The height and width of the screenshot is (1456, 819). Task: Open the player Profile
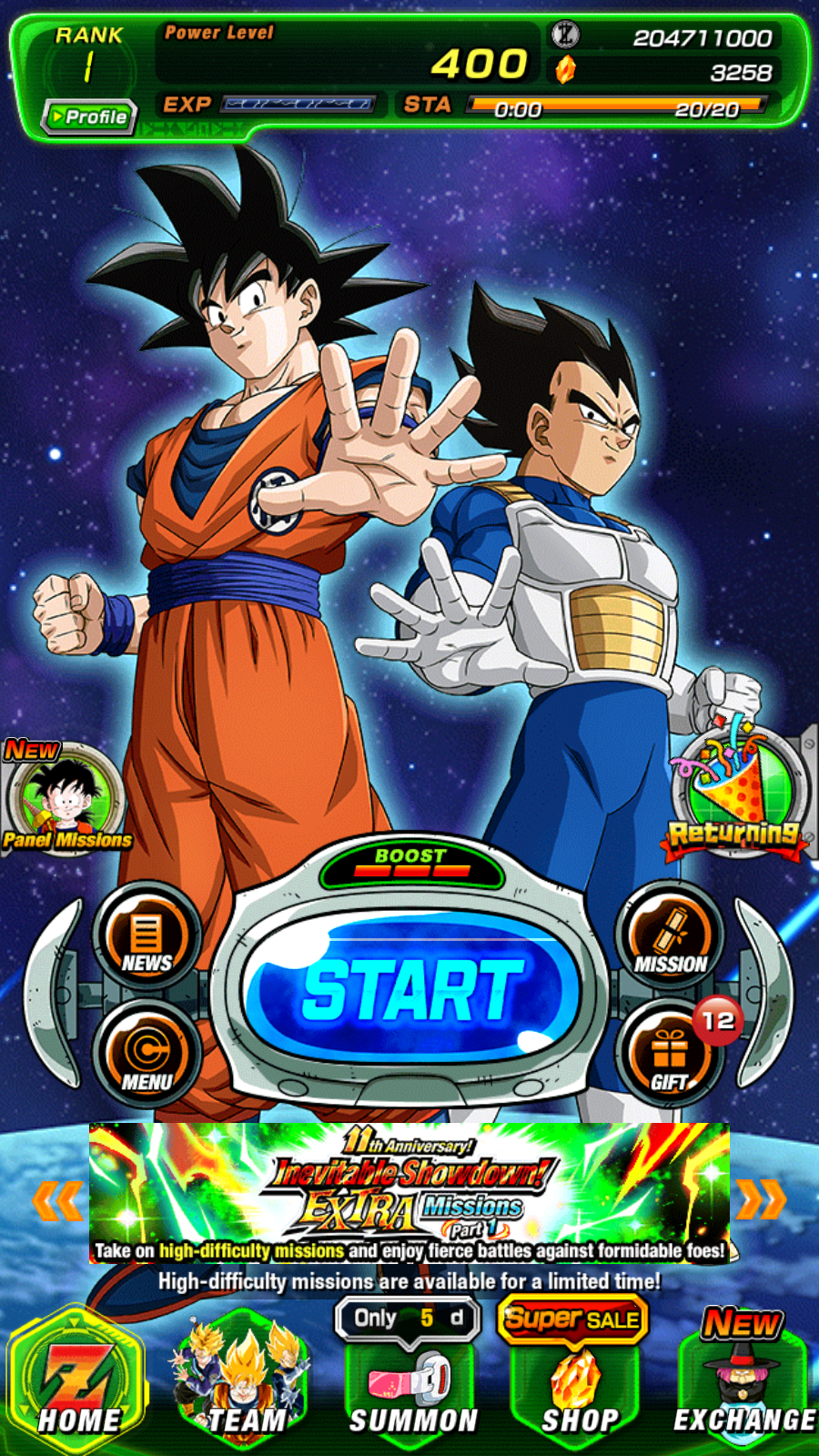89,116
